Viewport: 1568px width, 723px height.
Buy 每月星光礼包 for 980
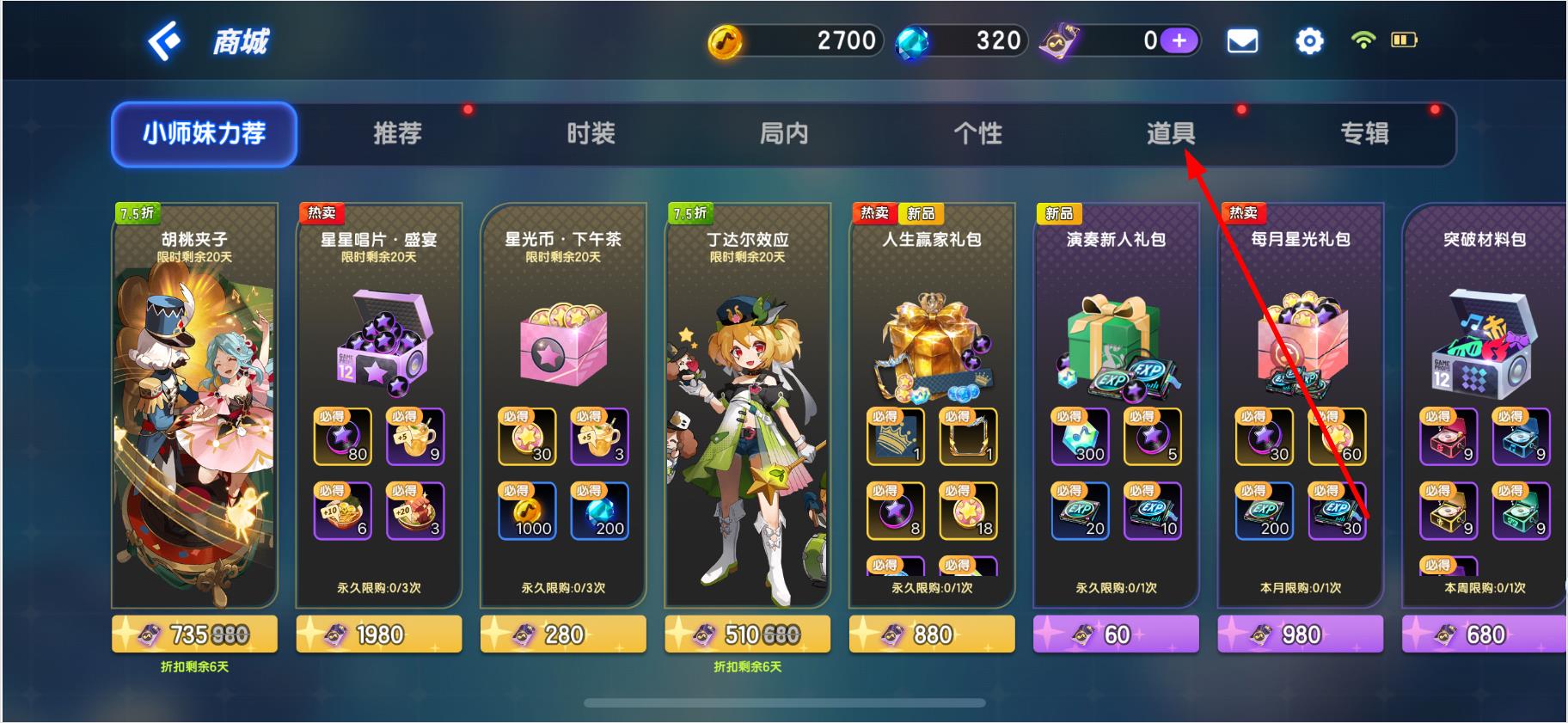click(x=1300, y=634)
